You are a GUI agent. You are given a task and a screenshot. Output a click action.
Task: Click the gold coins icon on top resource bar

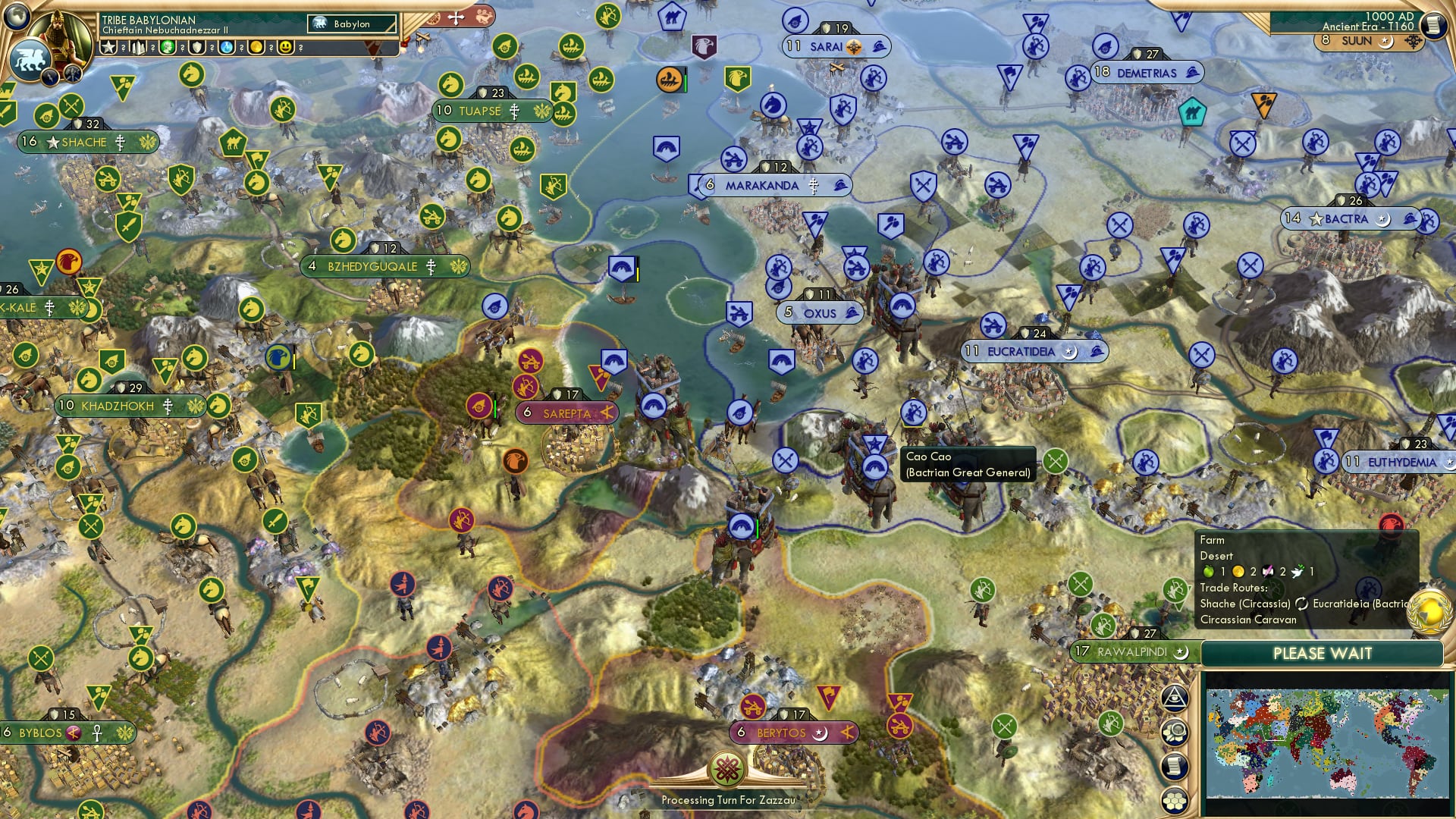[x=258, y=48]
